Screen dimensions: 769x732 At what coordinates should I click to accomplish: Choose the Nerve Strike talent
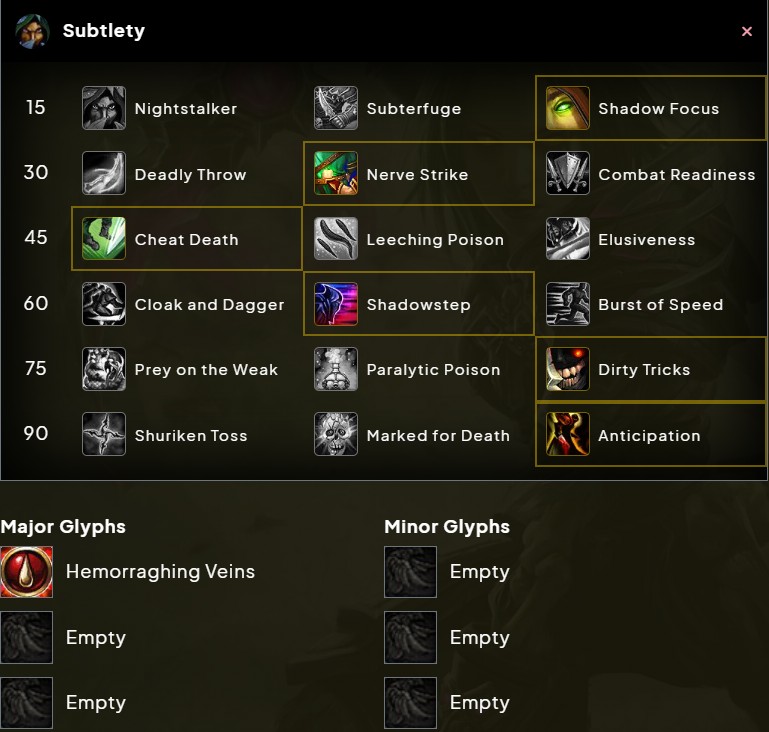[x=418, y=174]
